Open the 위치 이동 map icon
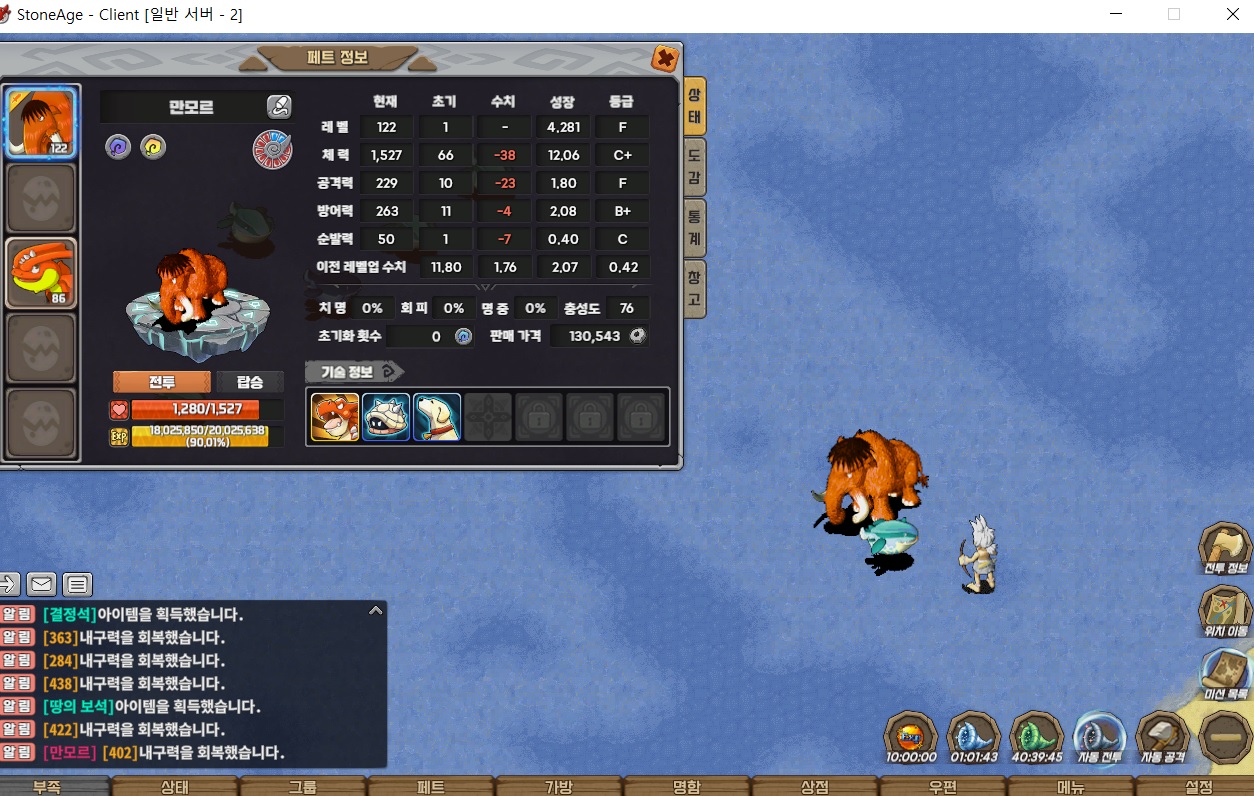The height and width of the screenshot is (796, 1254). click(1225, 610)
